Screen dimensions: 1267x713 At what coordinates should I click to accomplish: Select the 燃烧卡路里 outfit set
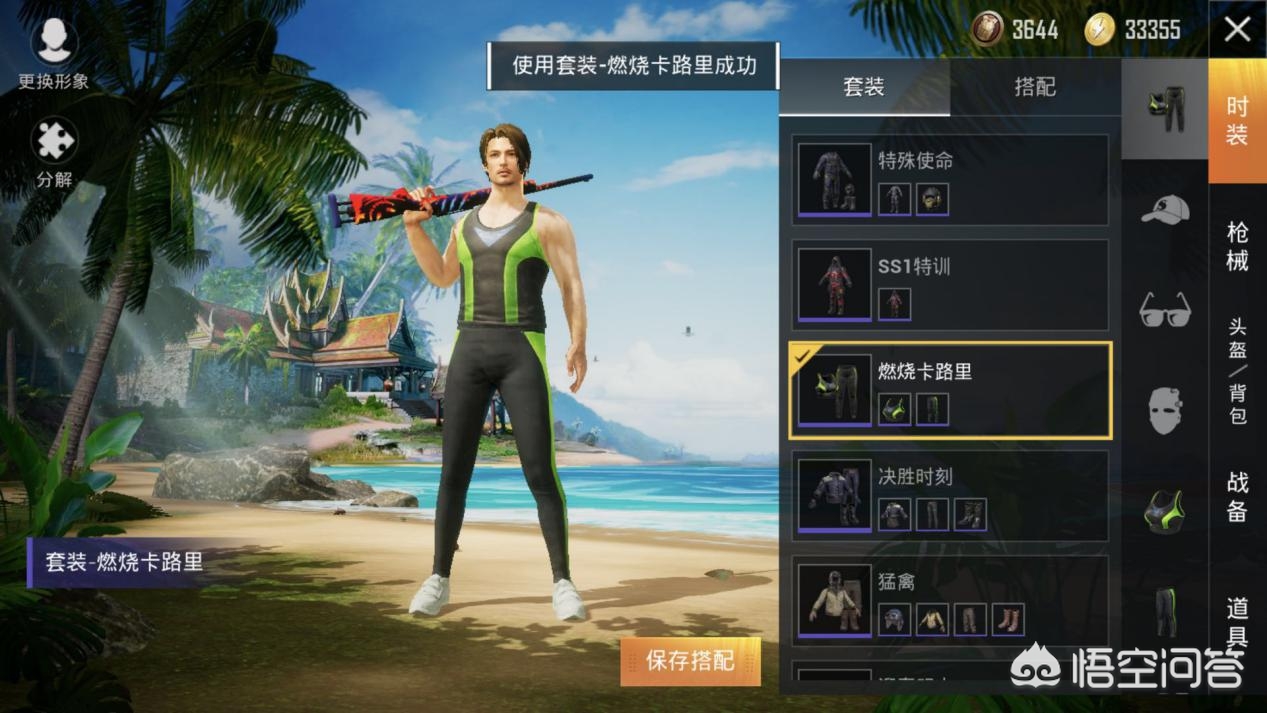950,391
